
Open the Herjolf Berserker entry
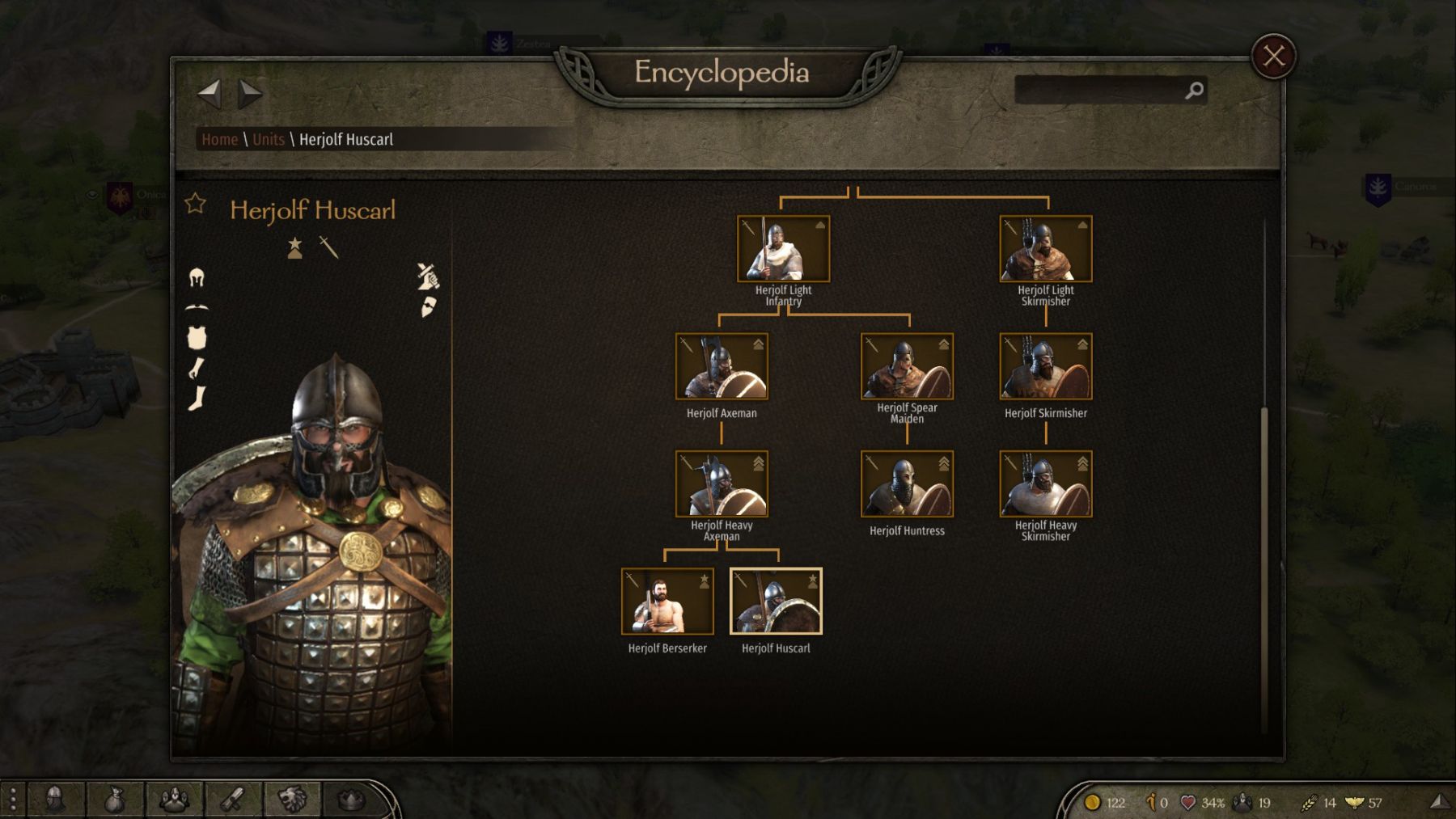click(667, 602)
